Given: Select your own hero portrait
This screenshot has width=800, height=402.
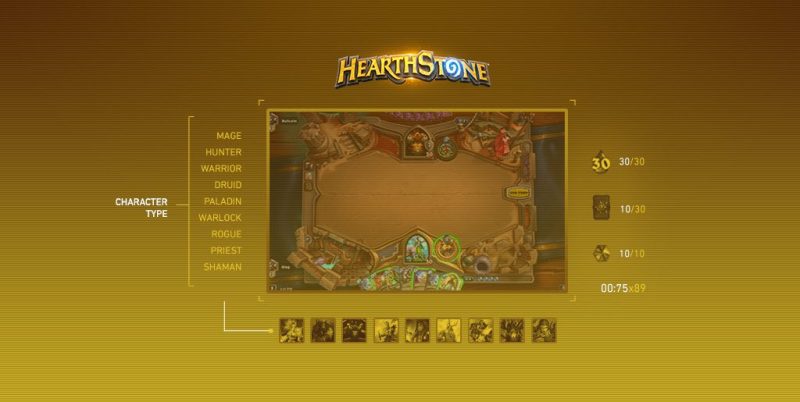Looking at the screenshot, I should 416,247.
